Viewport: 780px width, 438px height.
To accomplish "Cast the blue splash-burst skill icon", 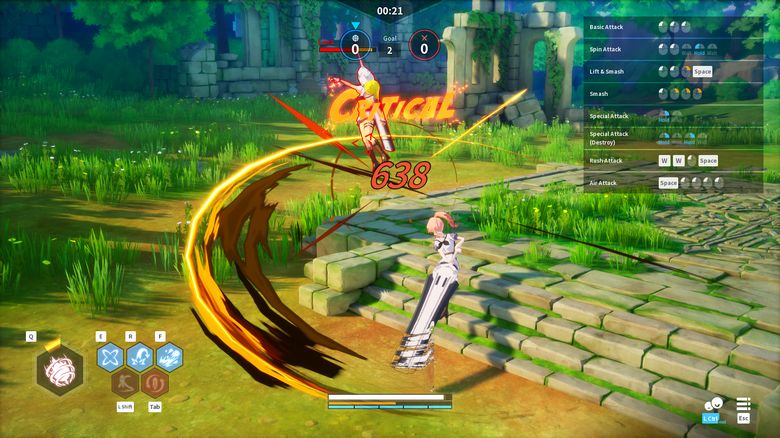I will coord(169,357).
